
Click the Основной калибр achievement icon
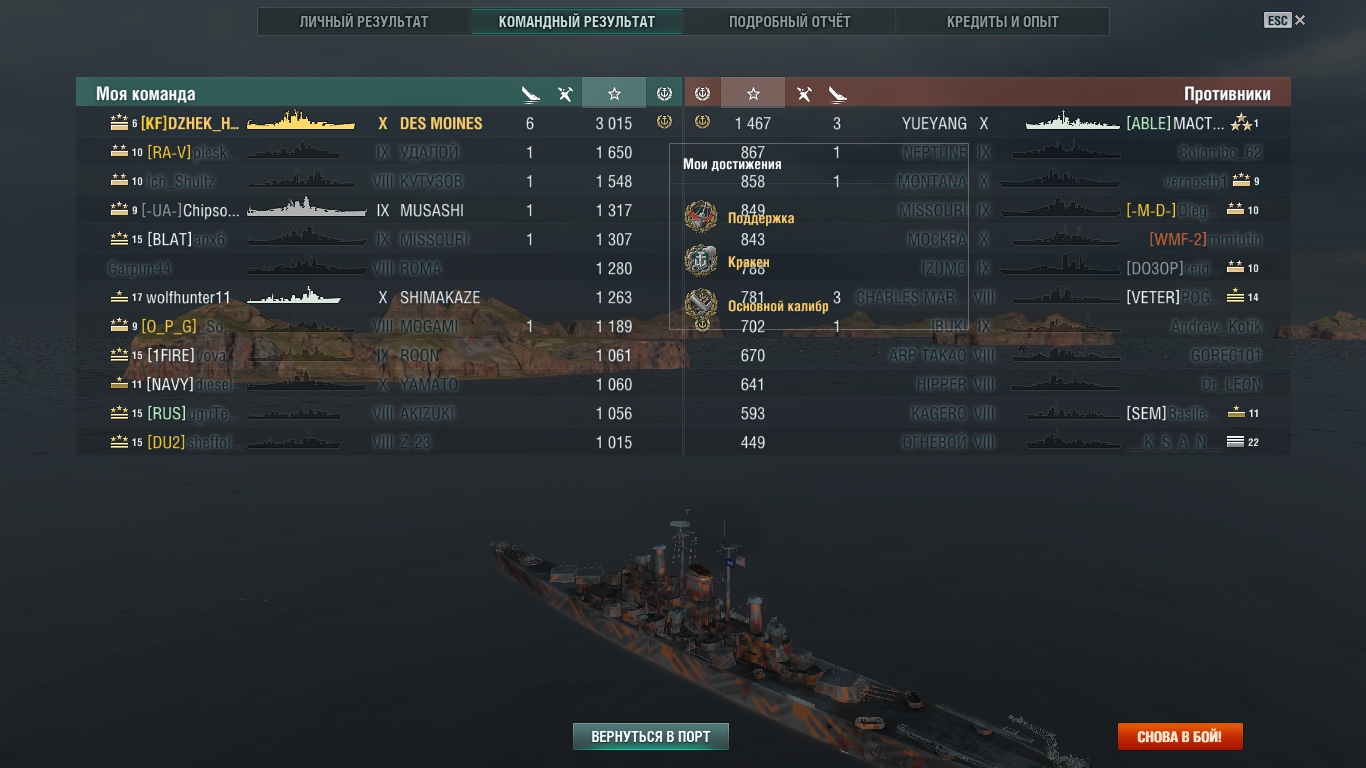pos(701,305)
